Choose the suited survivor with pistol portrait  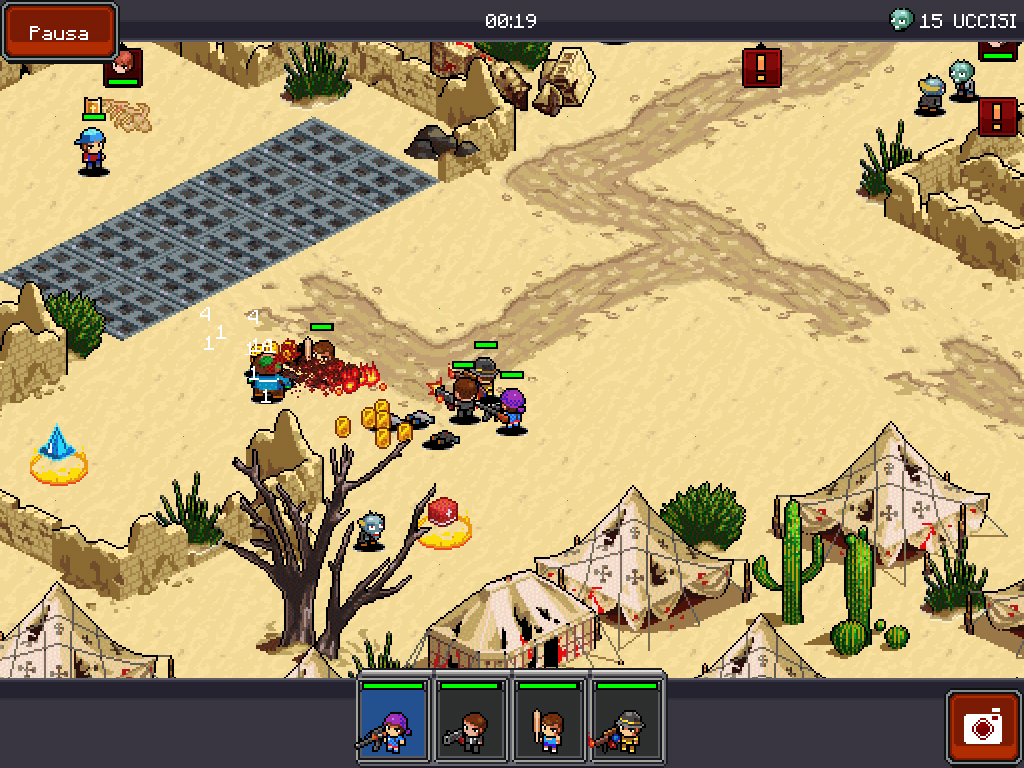click(x=471, y=722)
